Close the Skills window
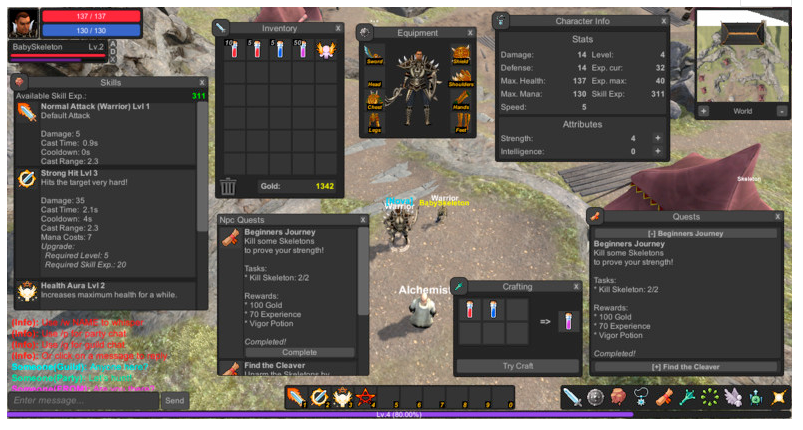803x430 pixels. (202, 82)
